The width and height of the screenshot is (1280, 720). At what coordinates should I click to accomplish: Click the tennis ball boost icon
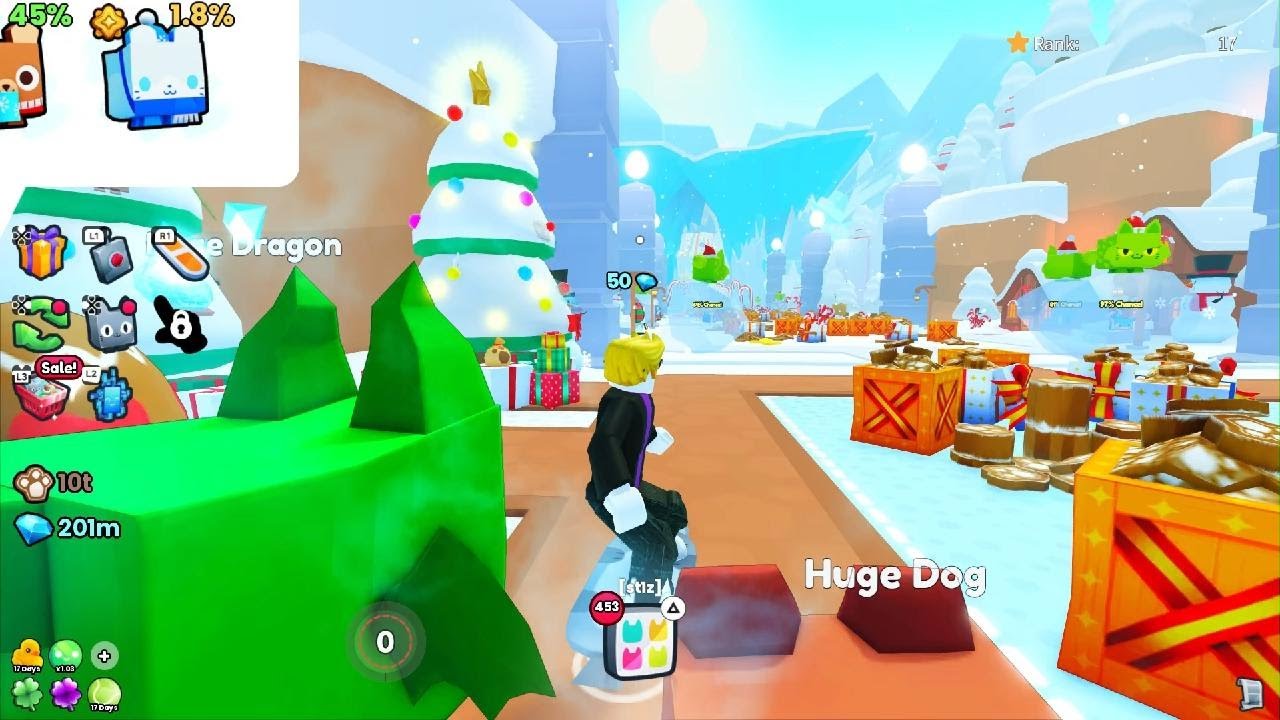[104, 693]
